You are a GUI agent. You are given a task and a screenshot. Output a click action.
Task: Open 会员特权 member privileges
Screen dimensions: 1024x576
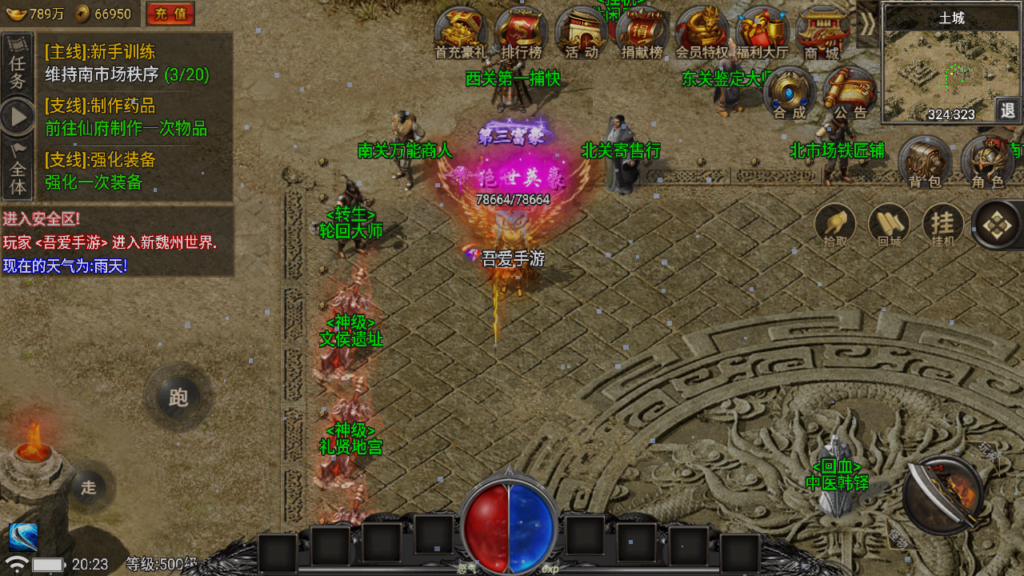tap(702, 32)
